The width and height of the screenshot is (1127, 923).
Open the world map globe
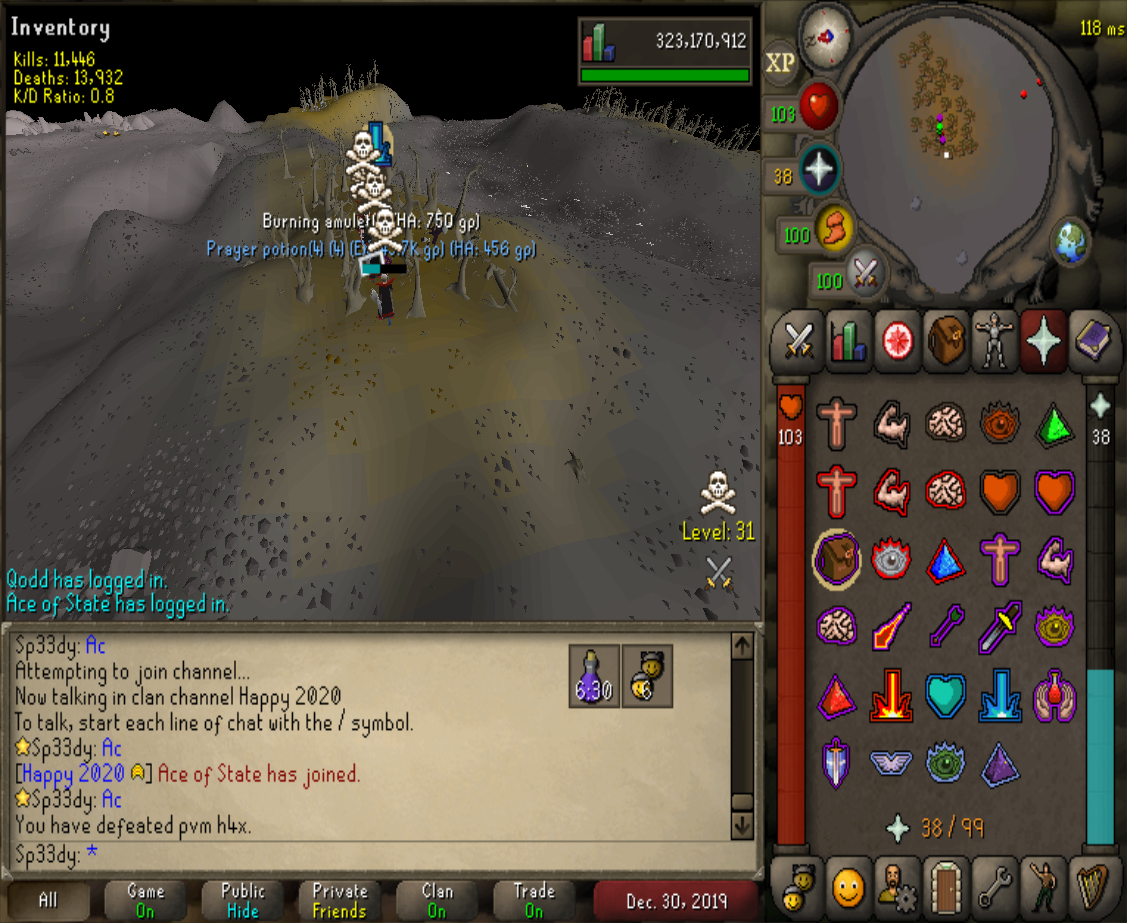click(1069, 242)
